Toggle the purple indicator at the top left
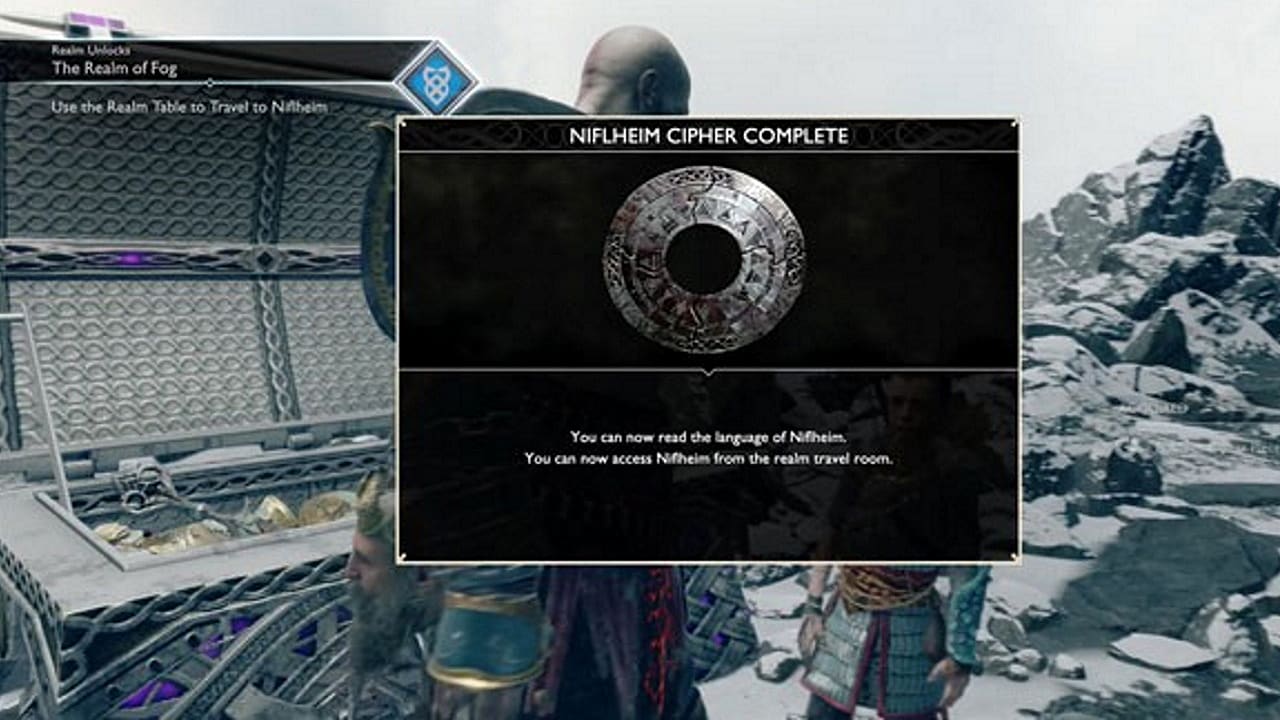 [95, 18]
